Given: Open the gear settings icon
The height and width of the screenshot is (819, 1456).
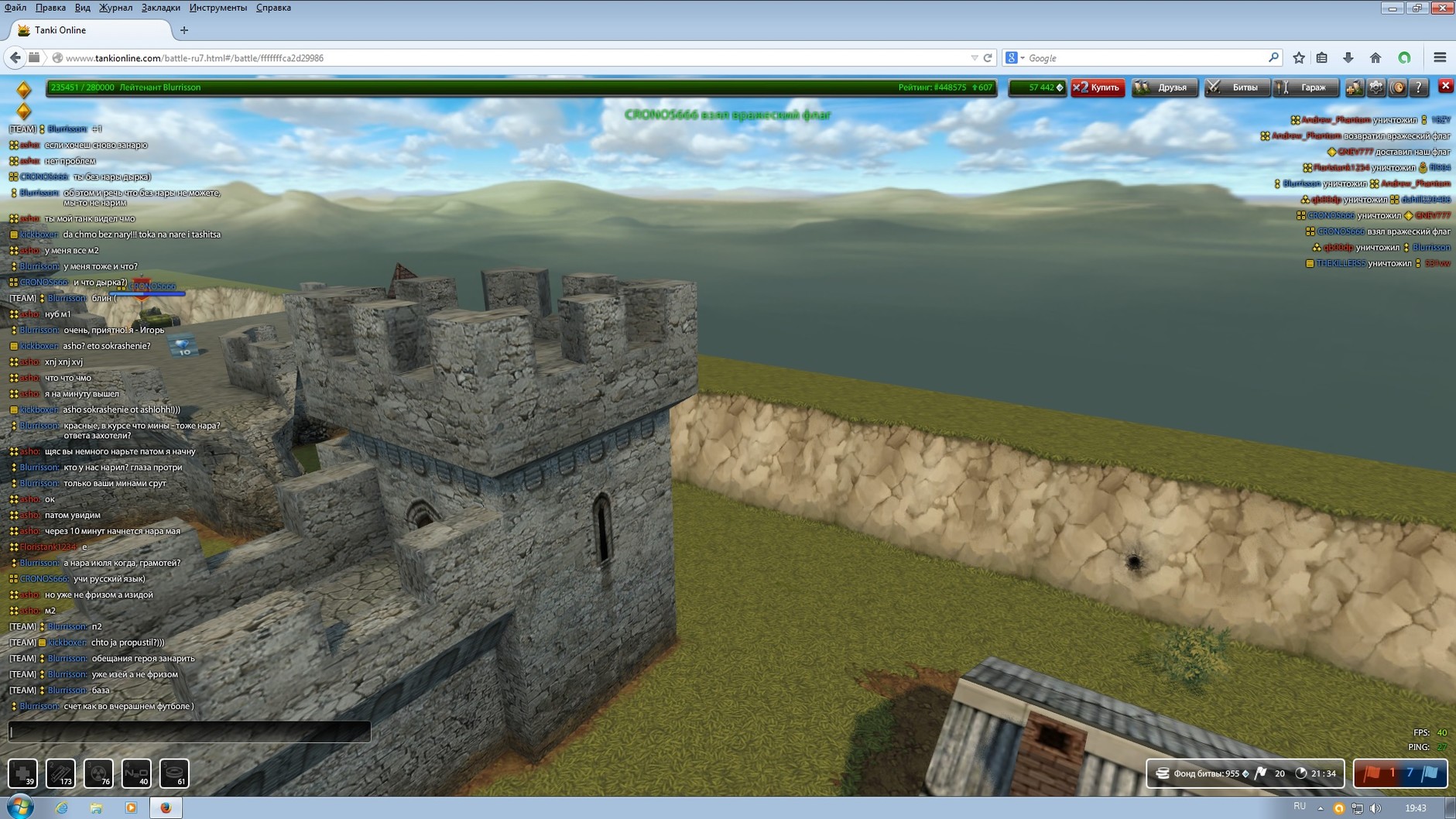Looking at the screenshot, I should pyautogui.click(x=1376, y=87).
